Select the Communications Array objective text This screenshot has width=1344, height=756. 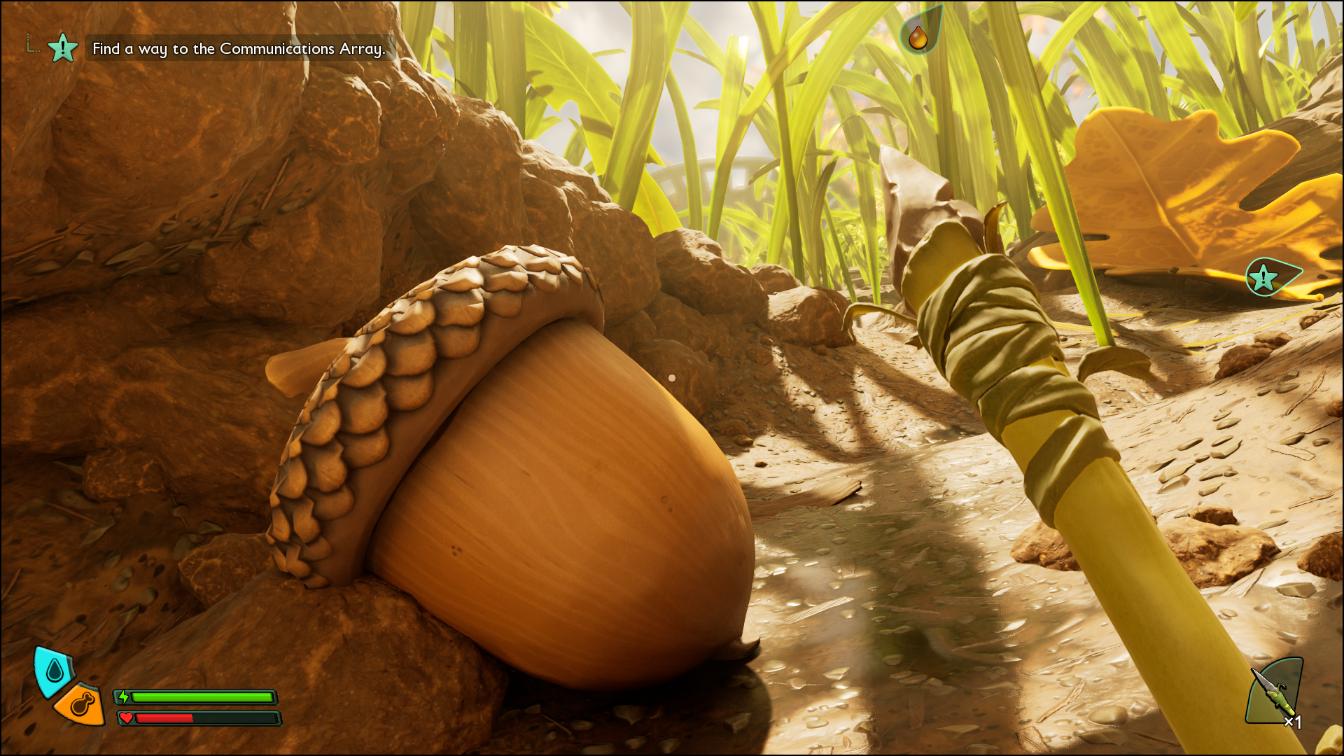click(238, 48)
